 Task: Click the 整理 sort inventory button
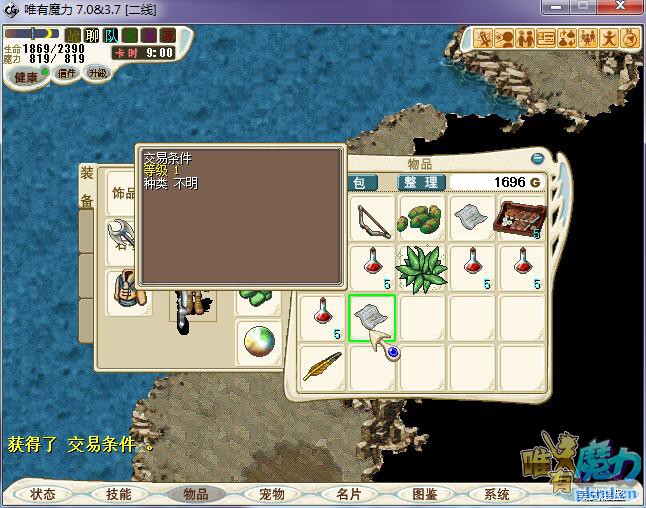420,182
